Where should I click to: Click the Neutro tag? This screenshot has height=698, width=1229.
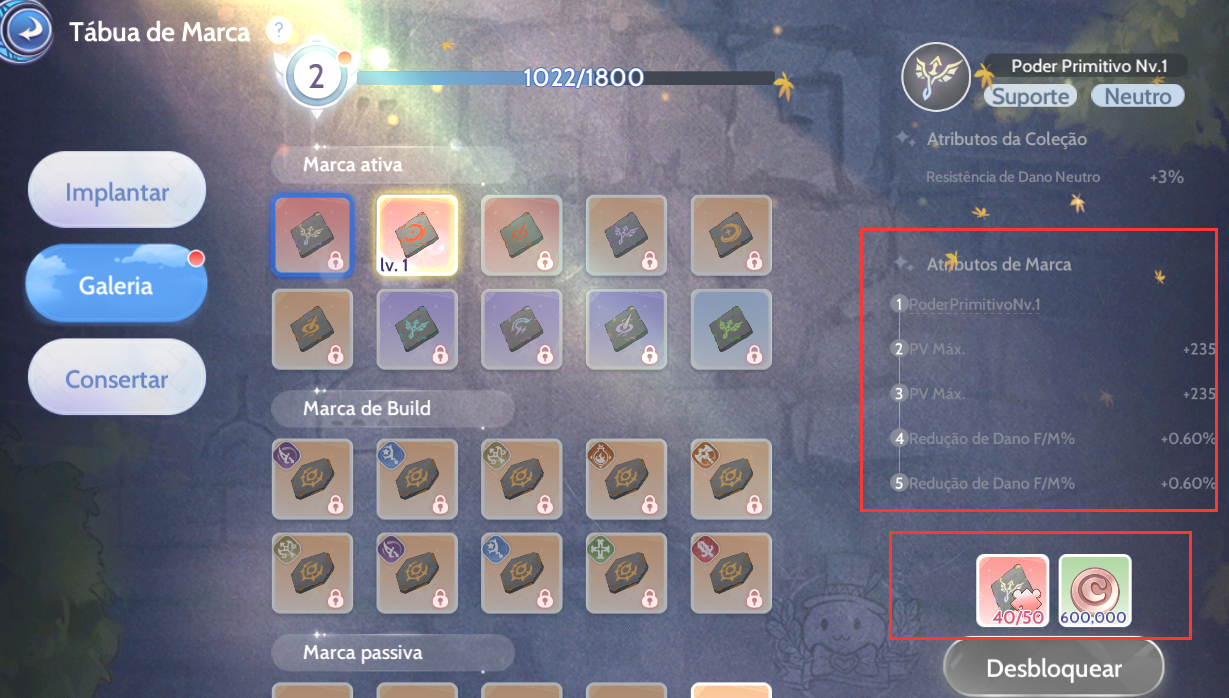click(x=1137, y=96)
